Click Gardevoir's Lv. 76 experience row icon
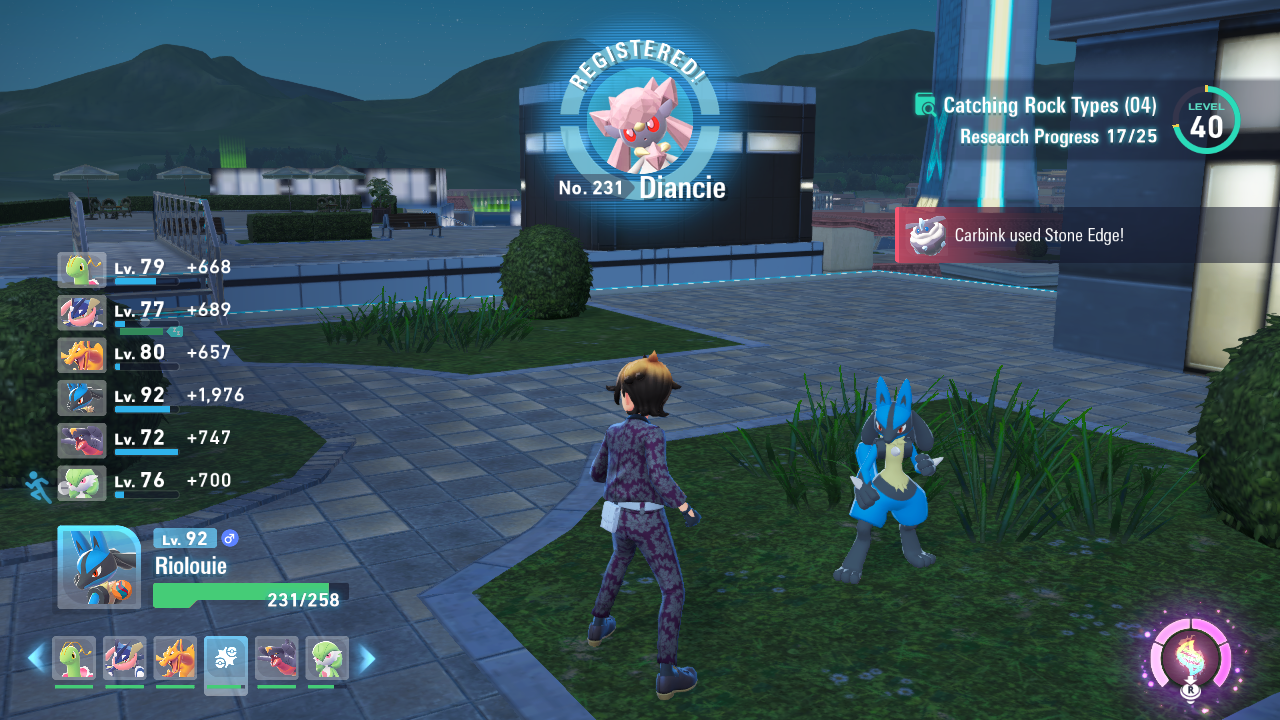 [82, 483]
